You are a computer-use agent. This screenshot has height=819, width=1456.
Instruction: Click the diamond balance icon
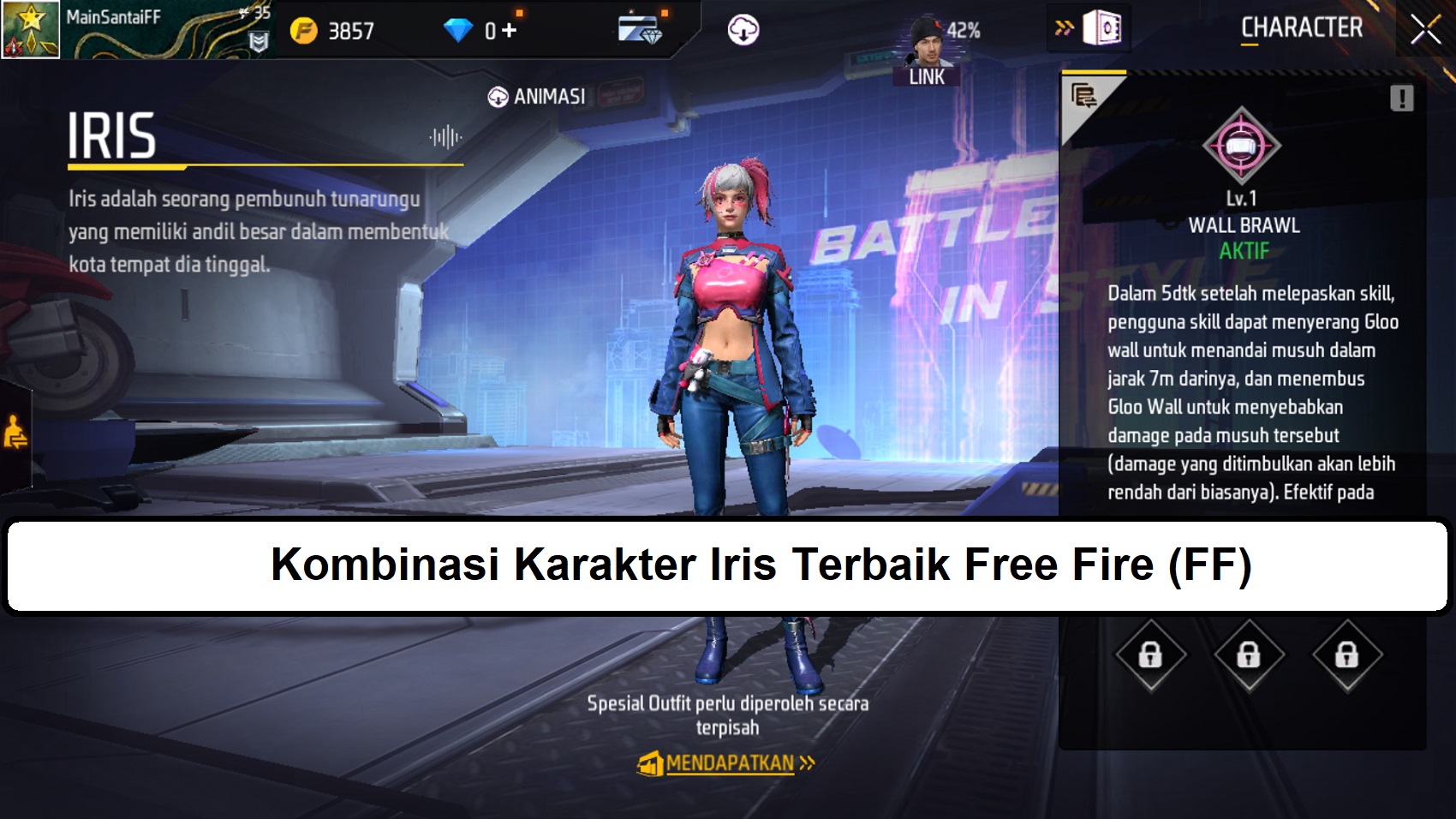[x=459, y=27]
